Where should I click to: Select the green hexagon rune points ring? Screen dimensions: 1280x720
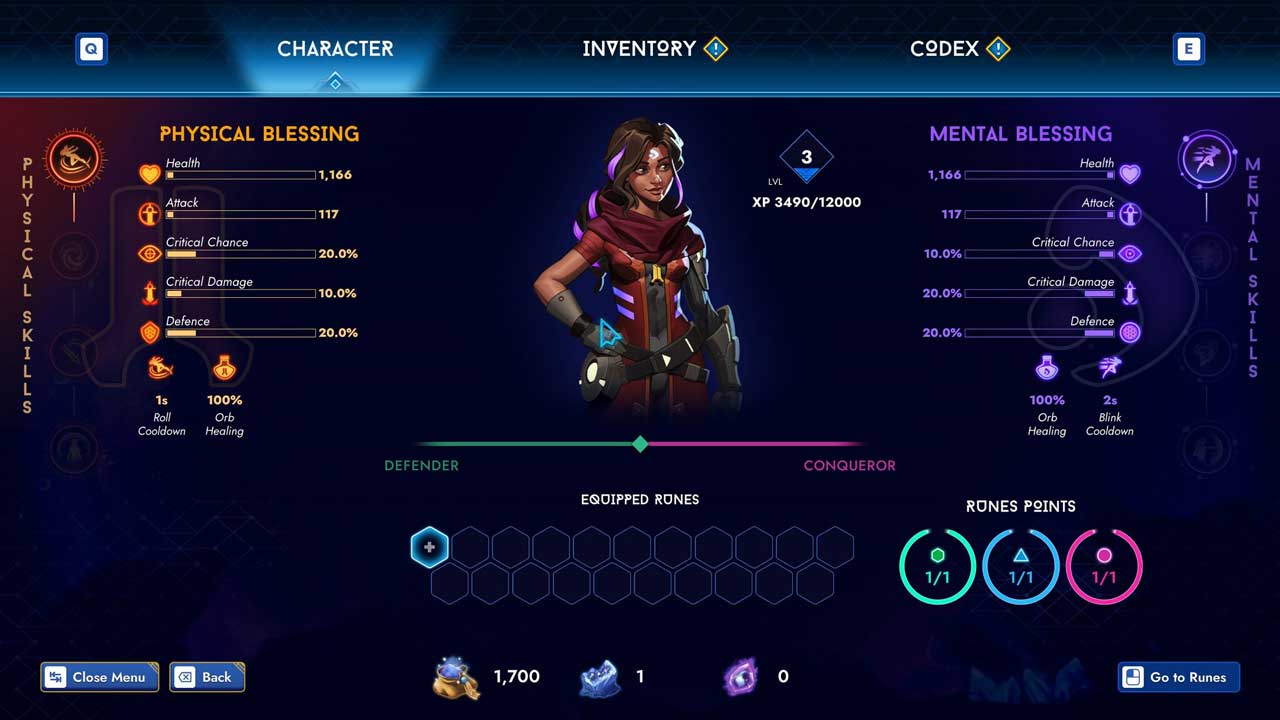pos(937,567)
